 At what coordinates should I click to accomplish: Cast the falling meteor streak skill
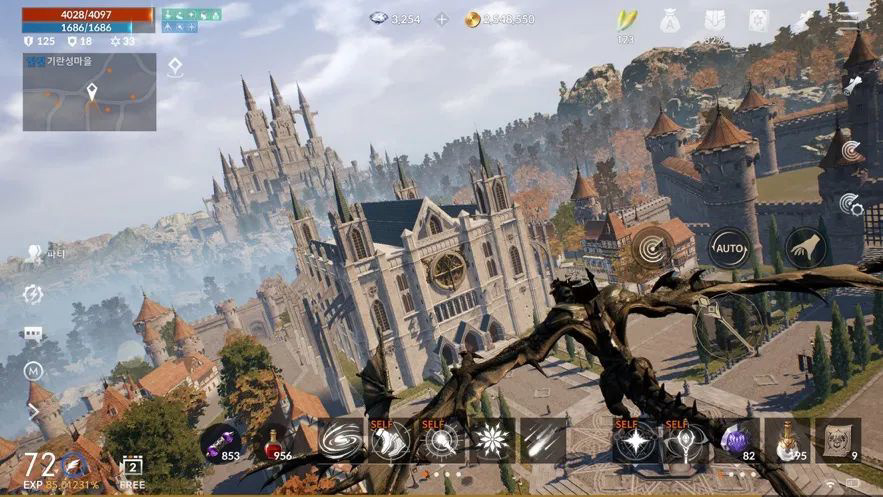coord(543,441)
